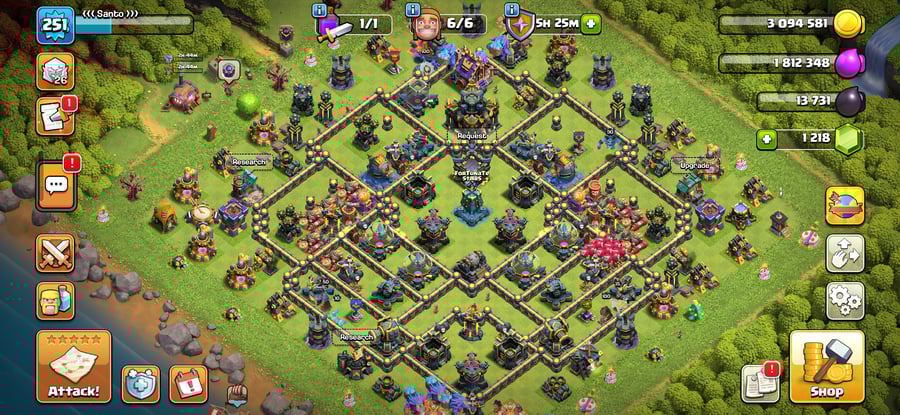Click the green plus beside the gems

tap(767, 139)
